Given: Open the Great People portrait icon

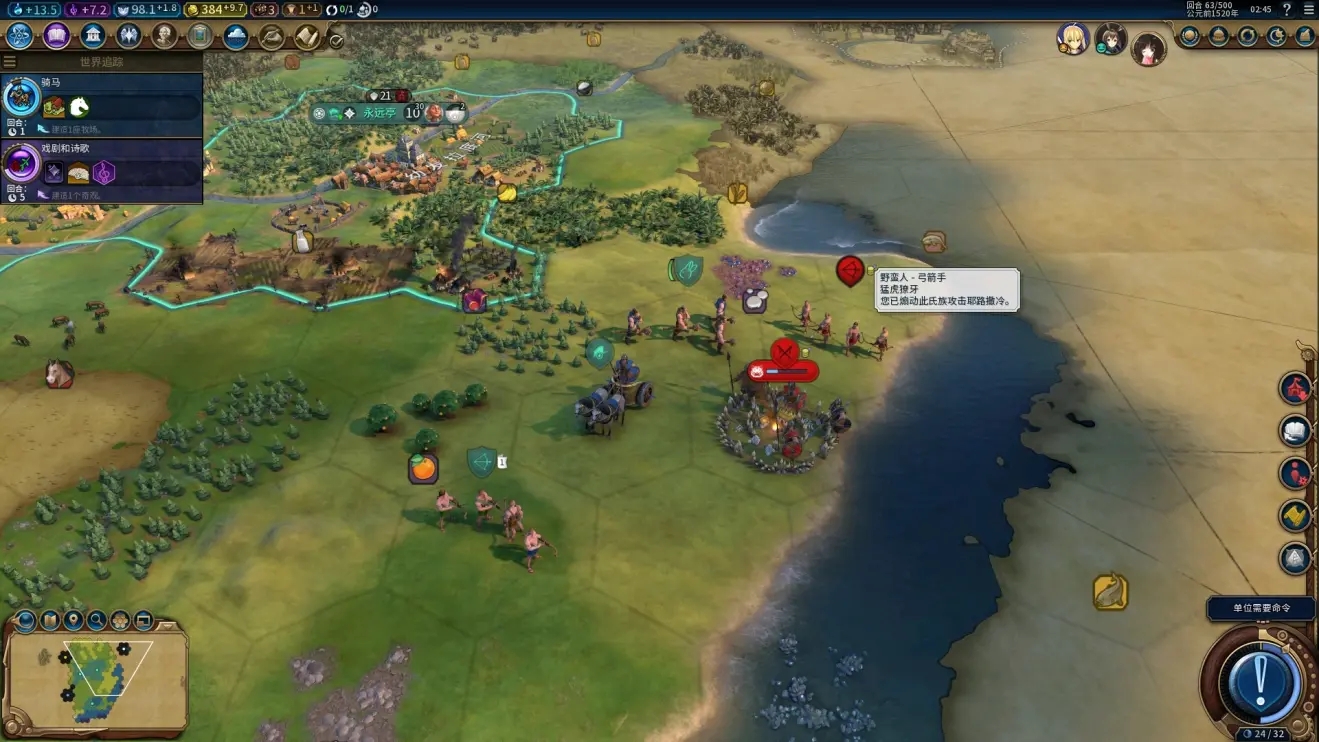Looking at the screenshot, I should coord(164,36).
